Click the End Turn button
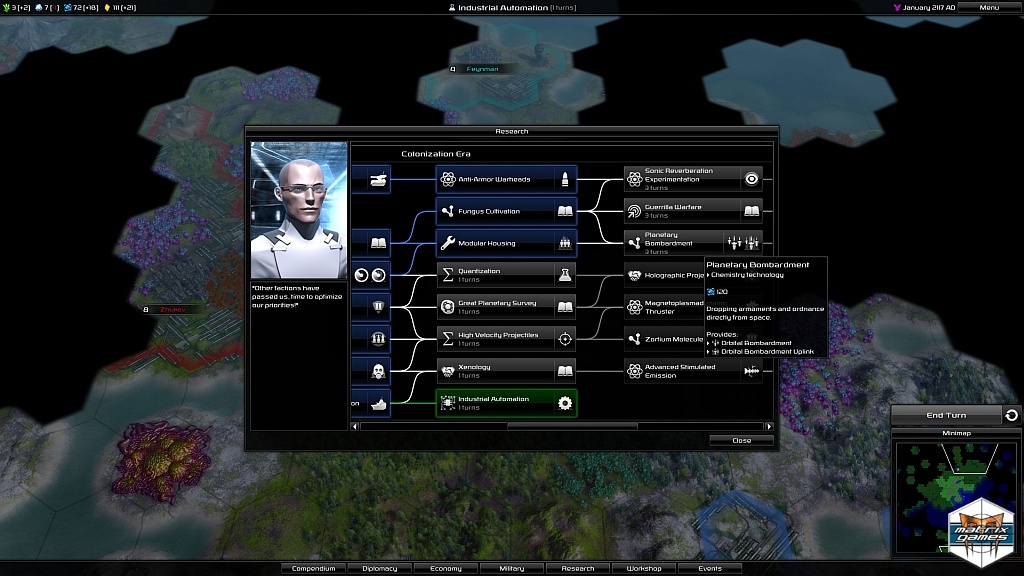1024x576 pixels. (x=946, y=415)
